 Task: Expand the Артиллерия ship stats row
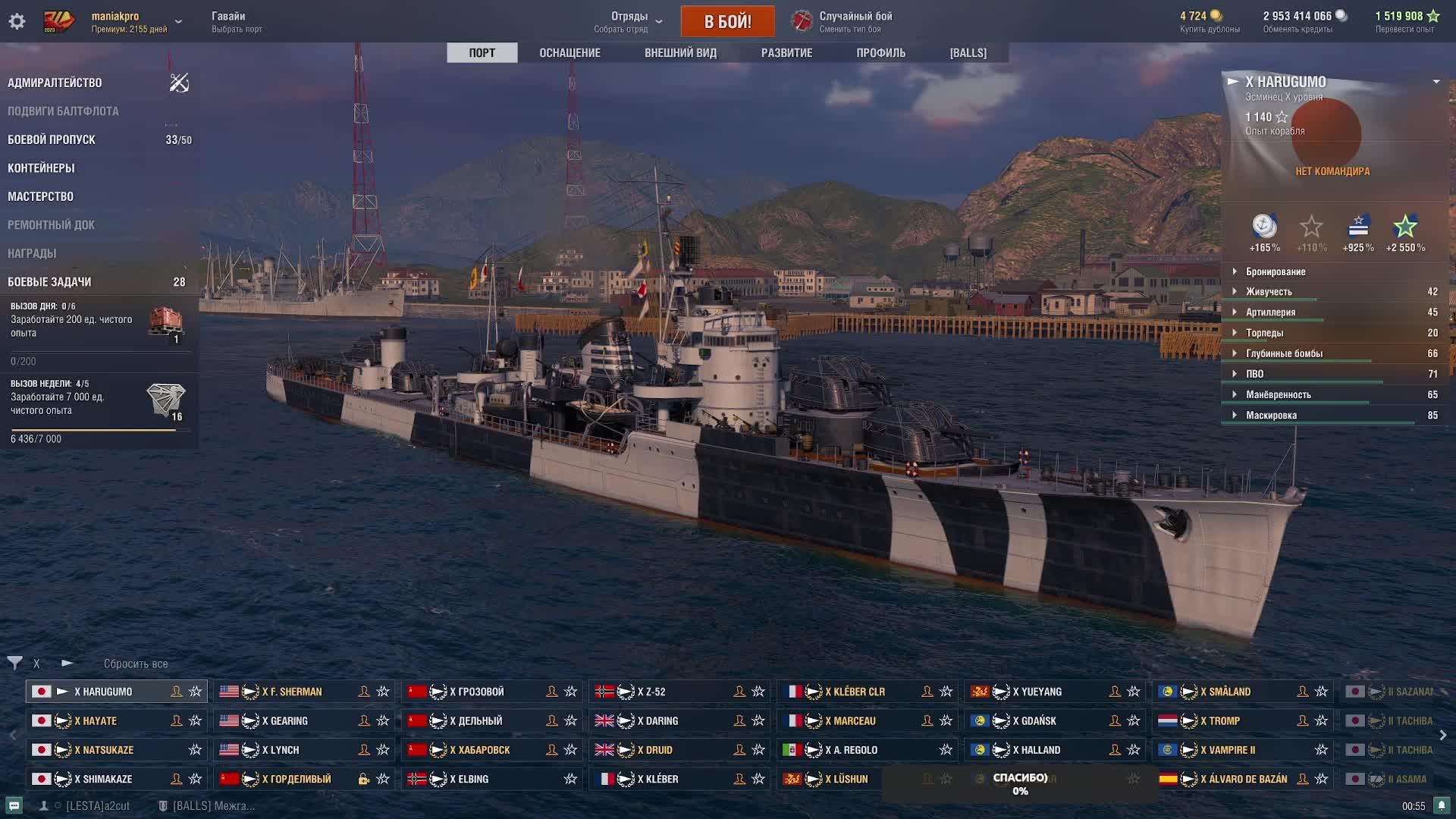click(1270, 312)
